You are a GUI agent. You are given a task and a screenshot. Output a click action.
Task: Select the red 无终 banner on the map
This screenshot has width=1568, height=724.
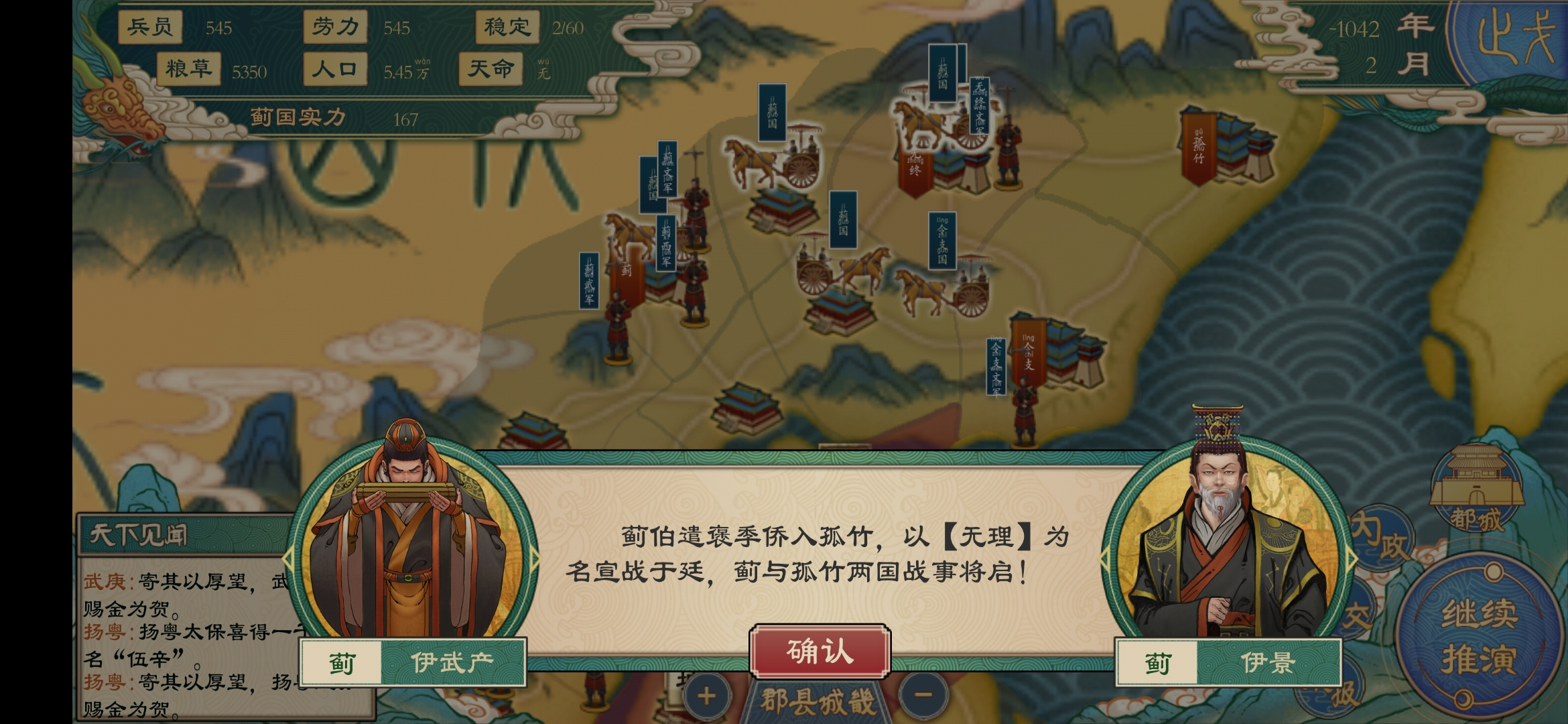pyautogui.click(x=915, y=168)
